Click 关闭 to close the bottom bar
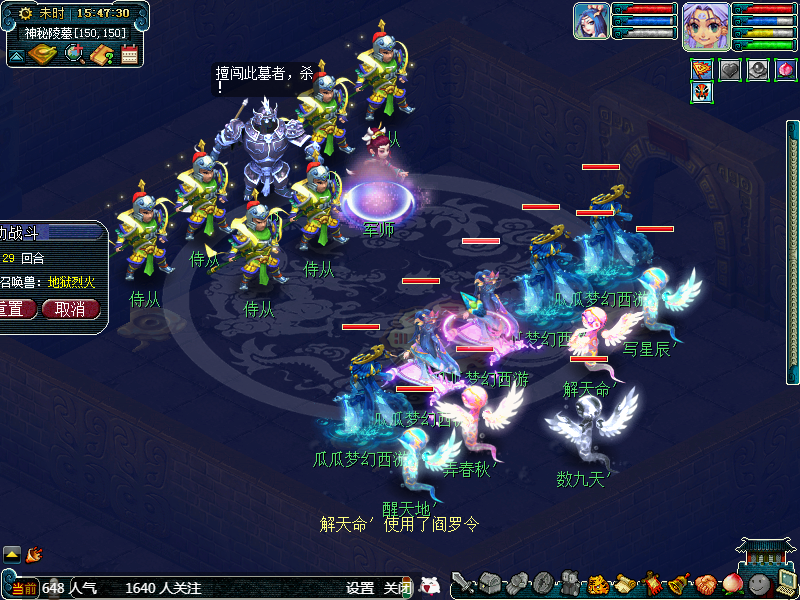Image resolution: width=800 pixels, height=600 pixels. pyautogui.click(x=397, y=588)
